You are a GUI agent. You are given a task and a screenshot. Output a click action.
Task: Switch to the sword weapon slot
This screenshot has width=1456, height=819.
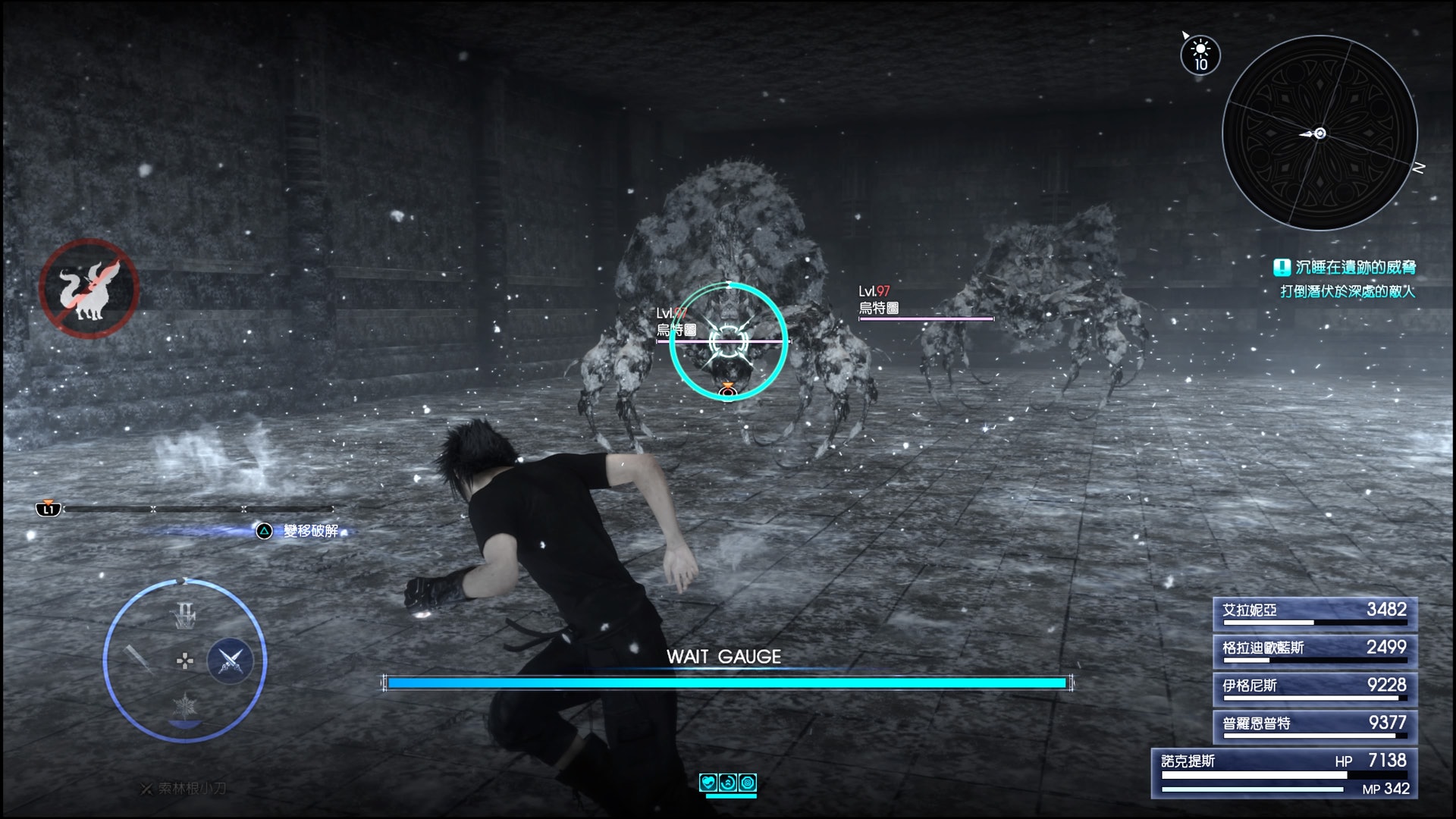pyautogui.click(x=139, y=659)
